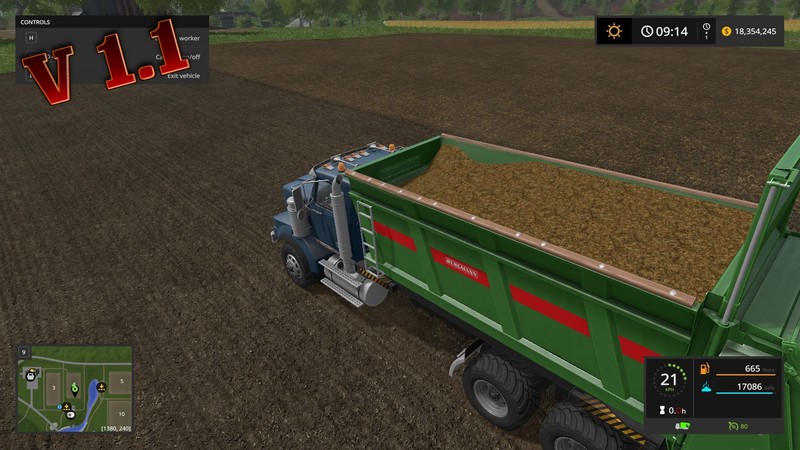Select the truck and trailer vehicle icon
The height and width of the screenshot is (450, 800).
coord(683,427)
